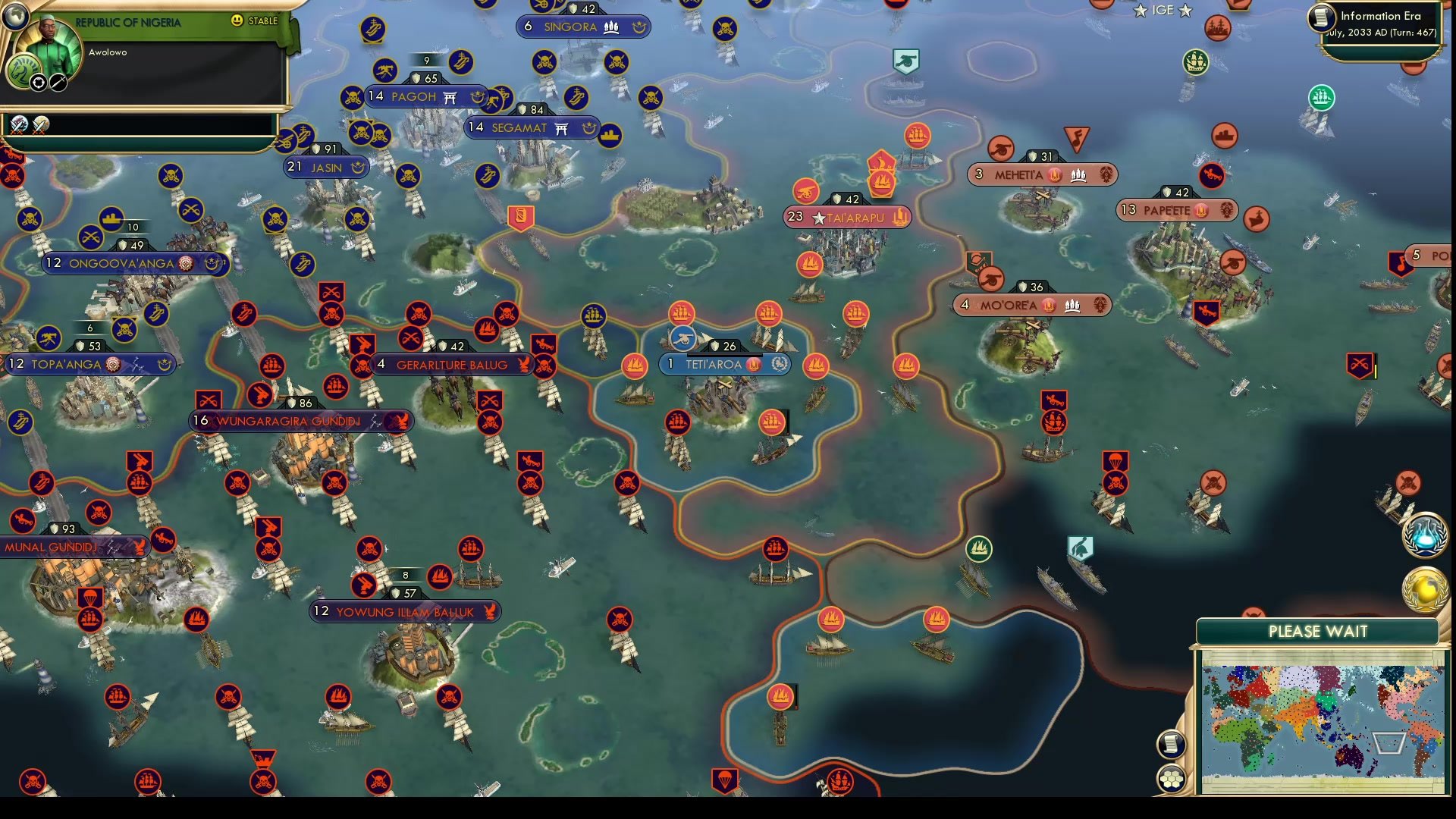Click the Wungaragira Gundidj city banner

[297, 421]
